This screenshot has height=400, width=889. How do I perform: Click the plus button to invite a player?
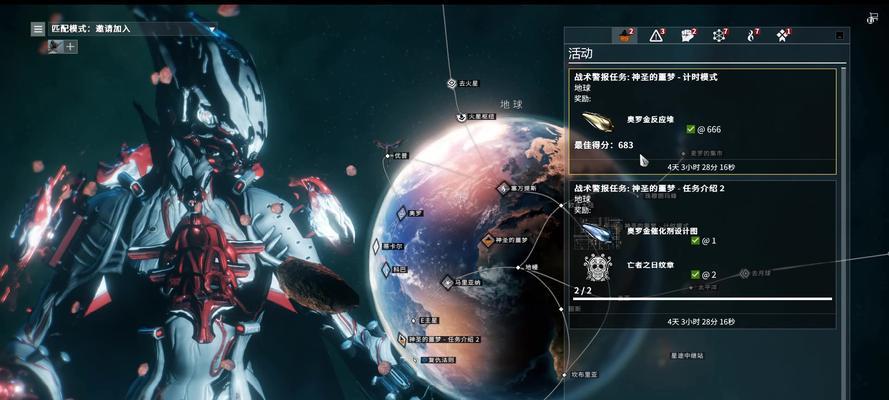point(71,46)
